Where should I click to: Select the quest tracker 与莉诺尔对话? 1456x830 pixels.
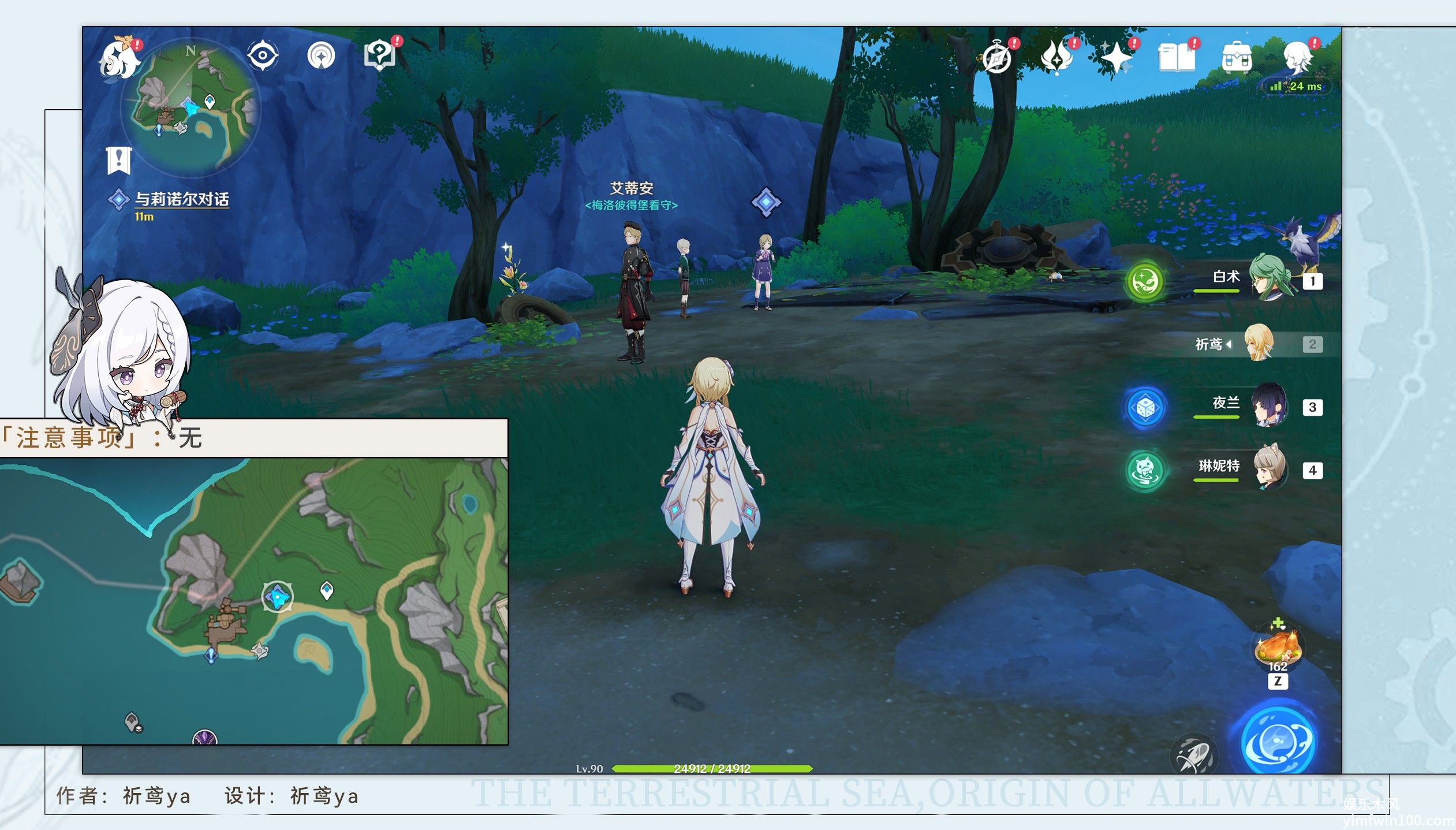181,200
